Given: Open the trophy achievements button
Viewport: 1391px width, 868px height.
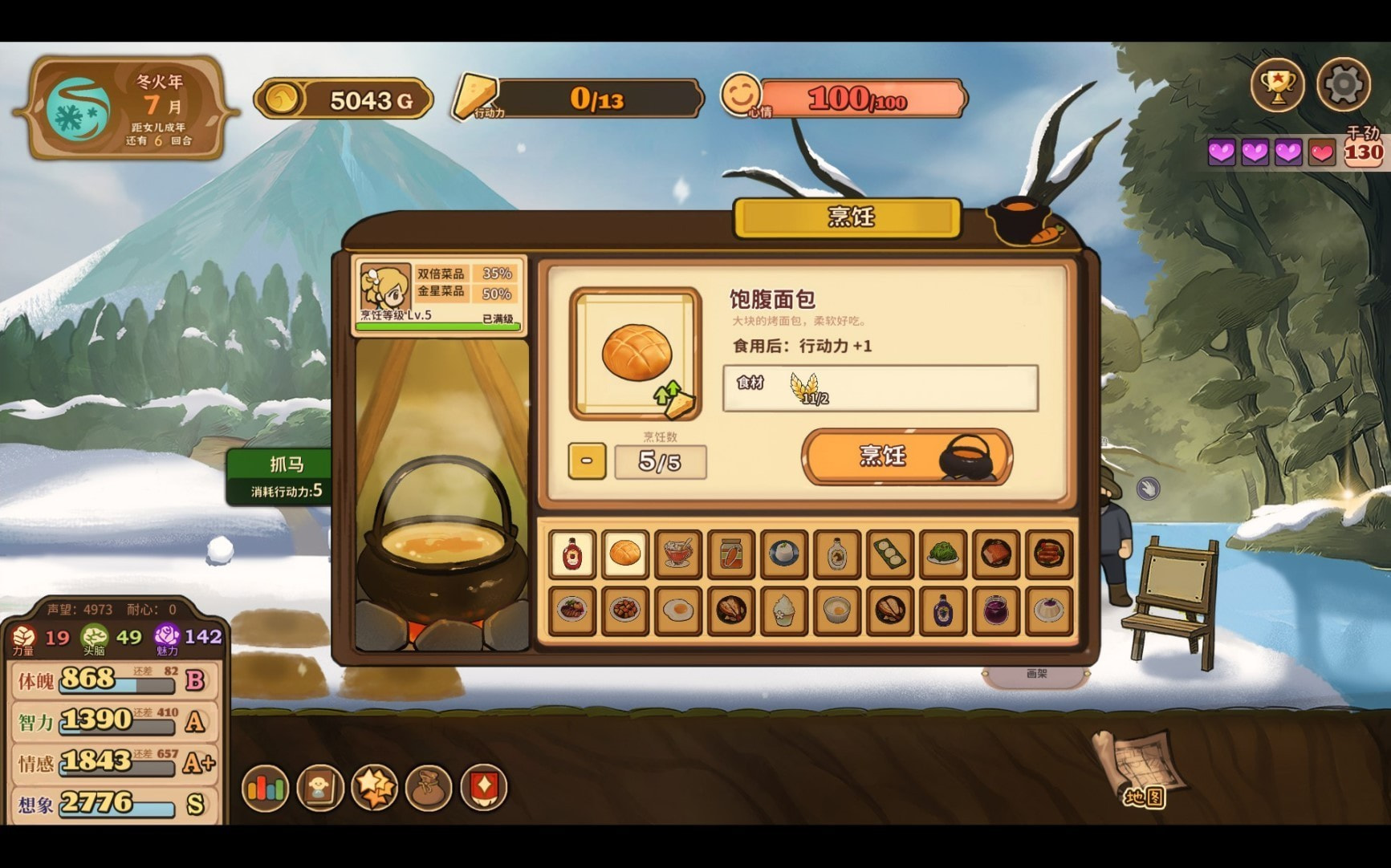Looking at the screenshot, I should click(x=1278, y=83).
